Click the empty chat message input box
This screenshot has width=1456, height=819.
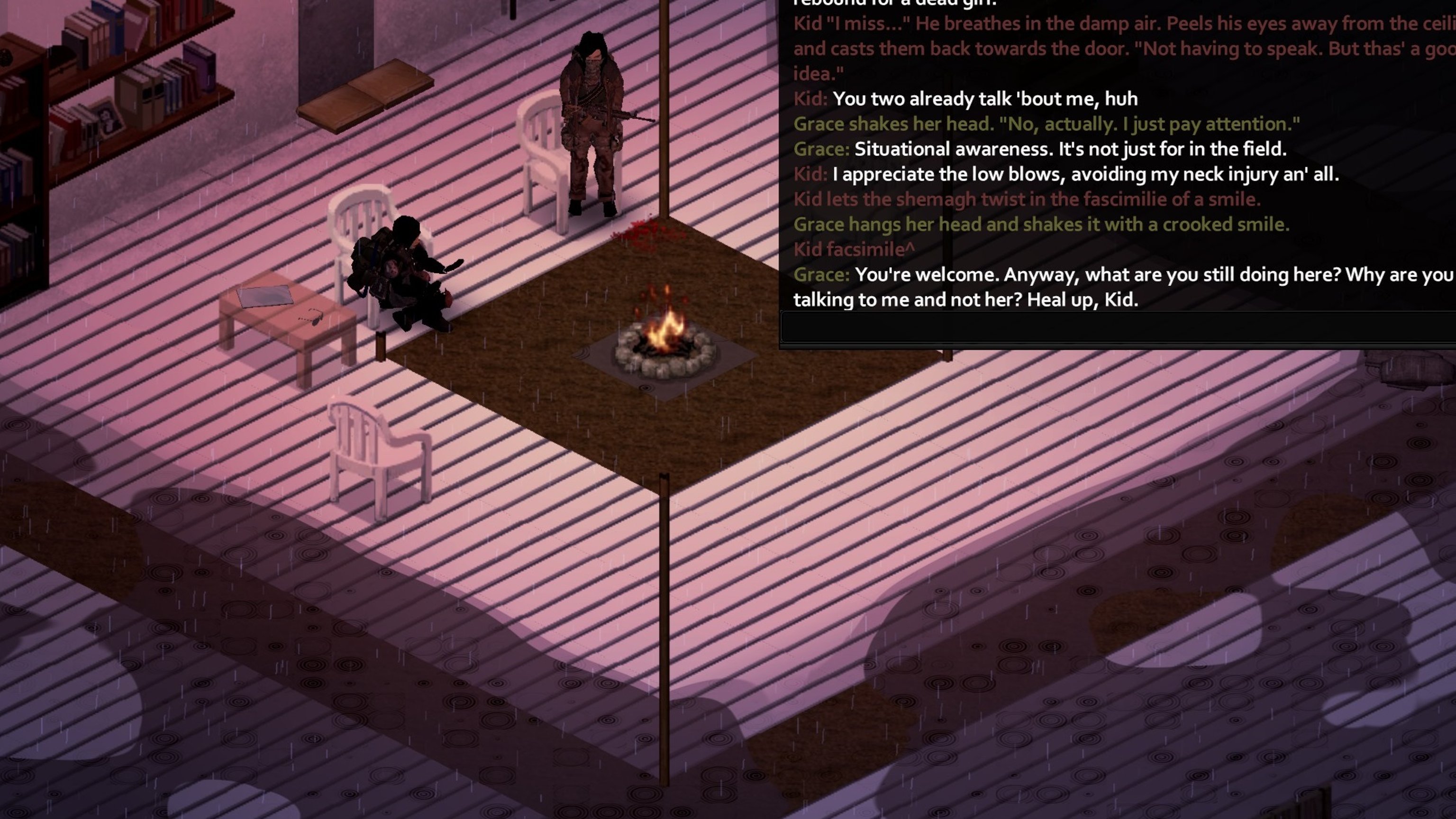click(1117, 328)
